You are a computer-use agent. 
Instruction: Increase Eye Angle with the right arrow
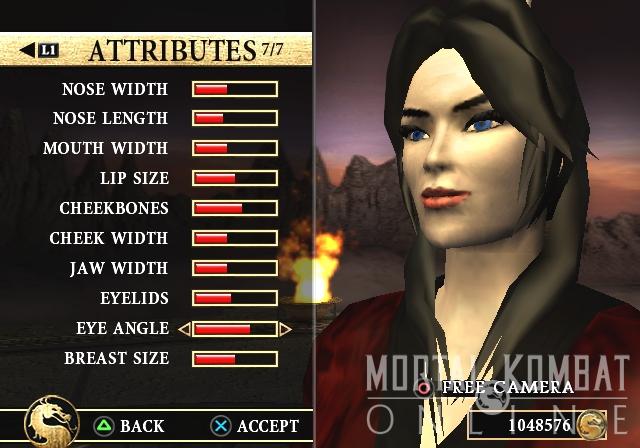pos(286,329)
